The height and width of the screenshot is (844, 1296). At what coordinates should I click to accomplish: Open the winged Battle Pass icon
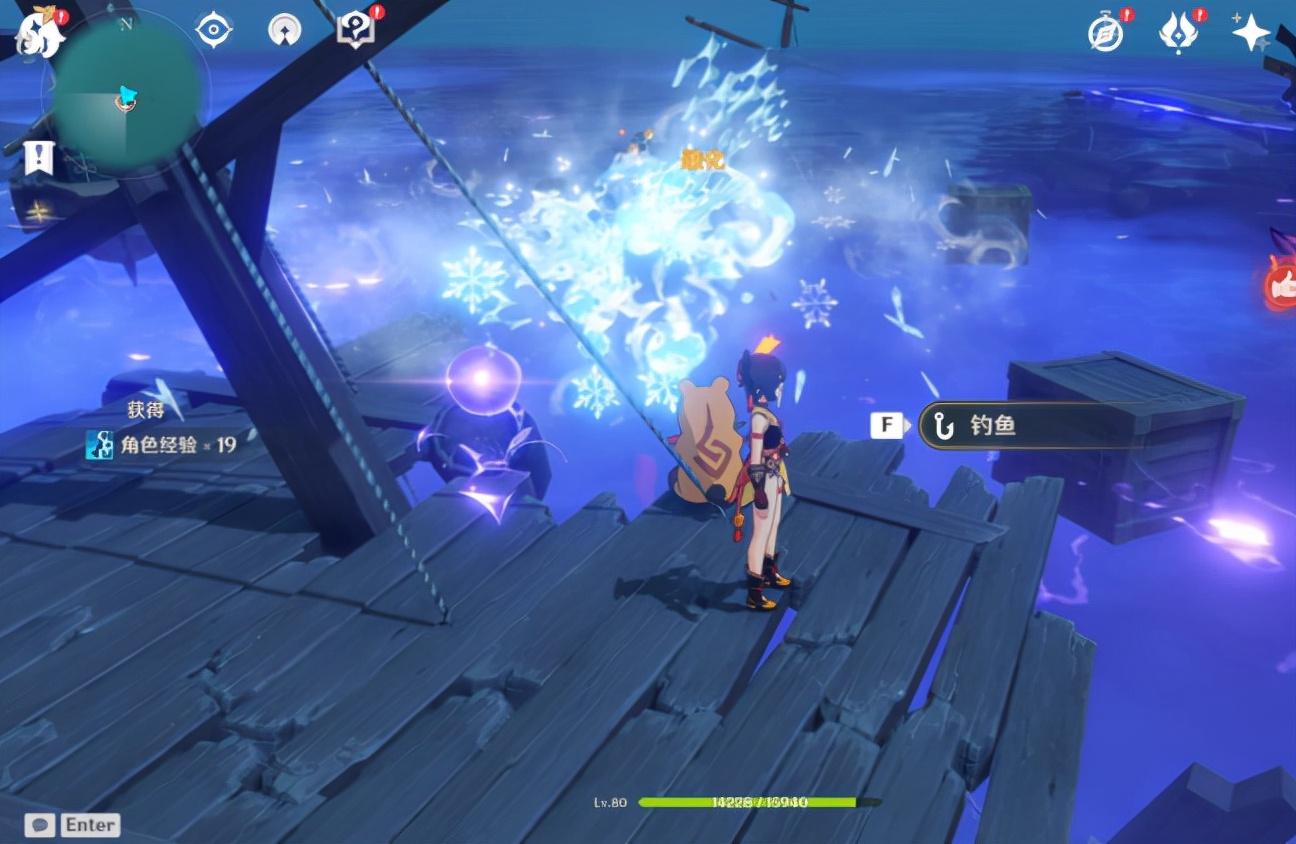1179,33
